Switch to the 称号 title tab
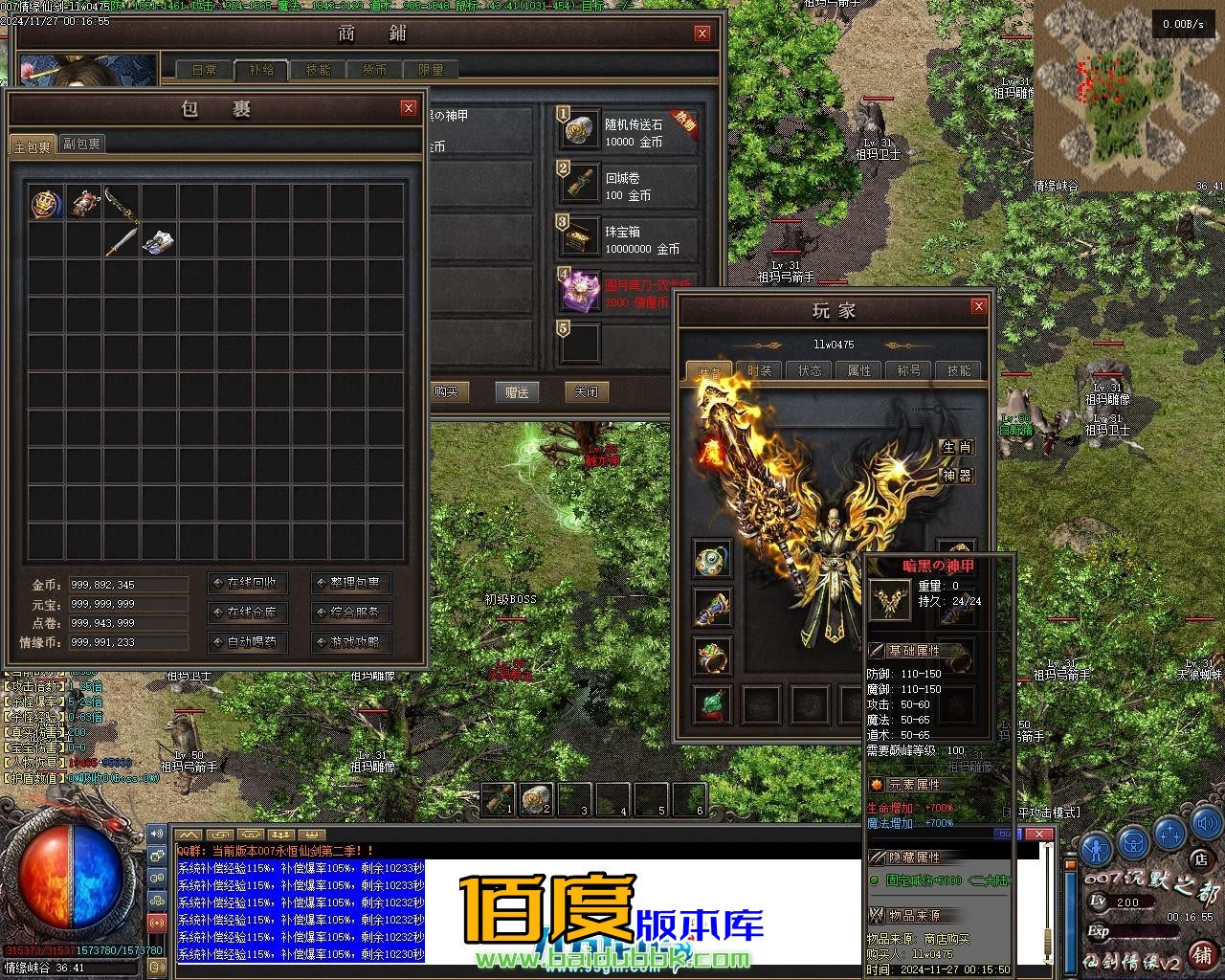The image size is (1225, 980). pos(909,370)
